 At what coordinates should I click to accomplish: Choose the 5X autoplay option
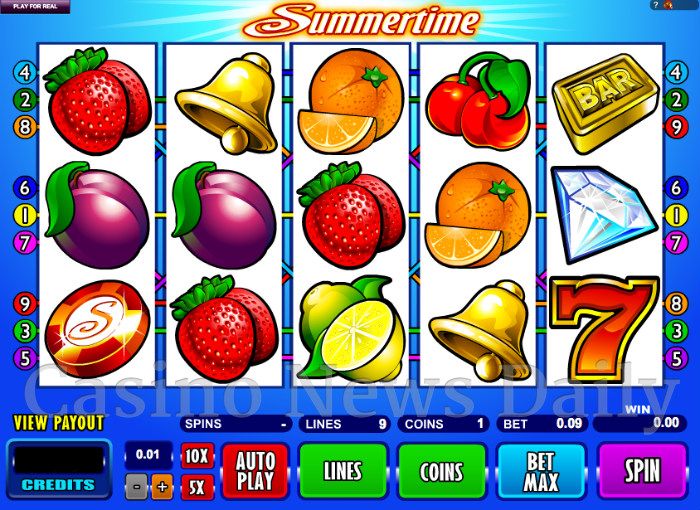click(197, 487)
